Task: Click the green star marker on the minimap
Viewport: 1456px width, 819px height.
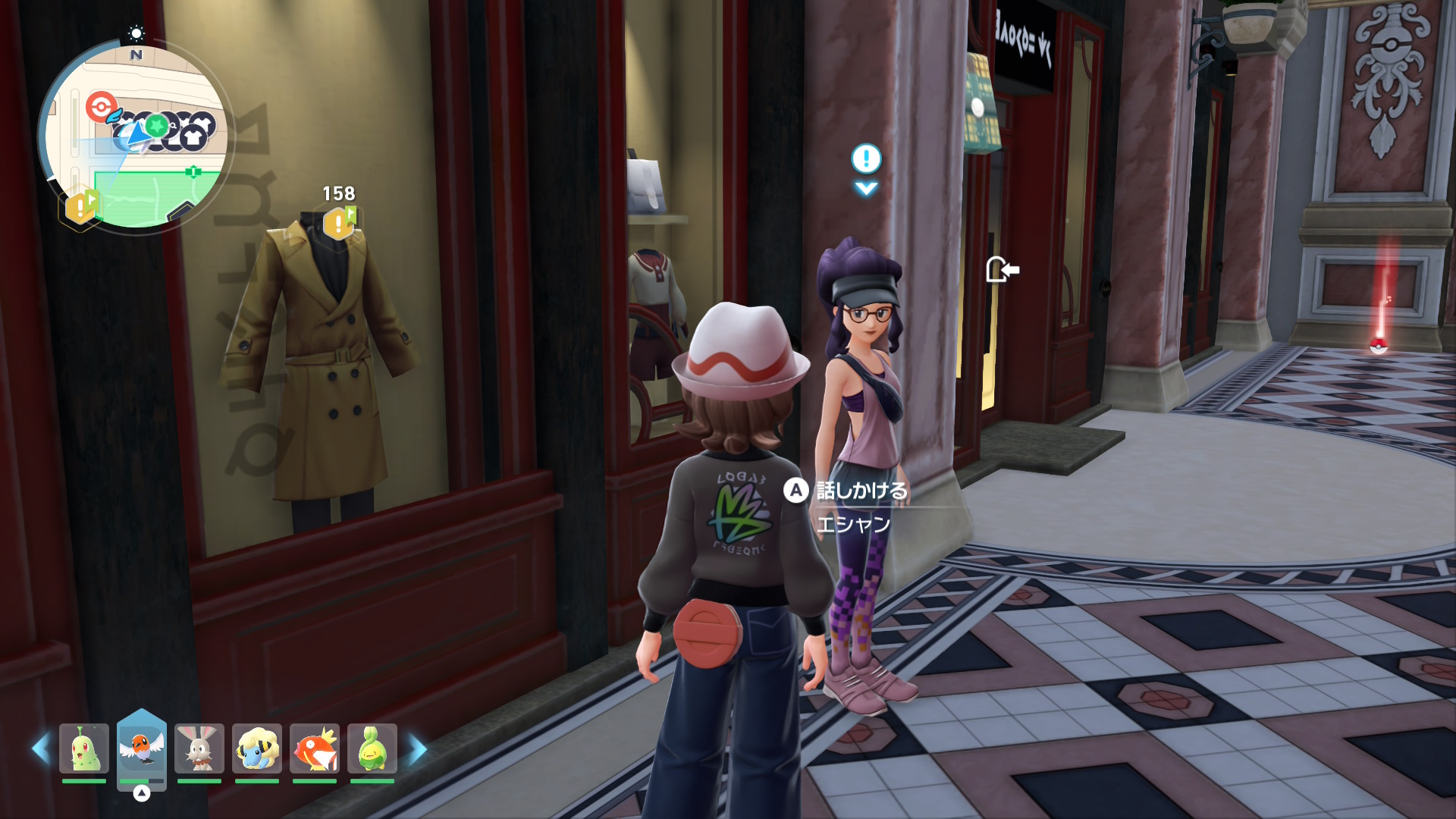Action: point(157,125)
